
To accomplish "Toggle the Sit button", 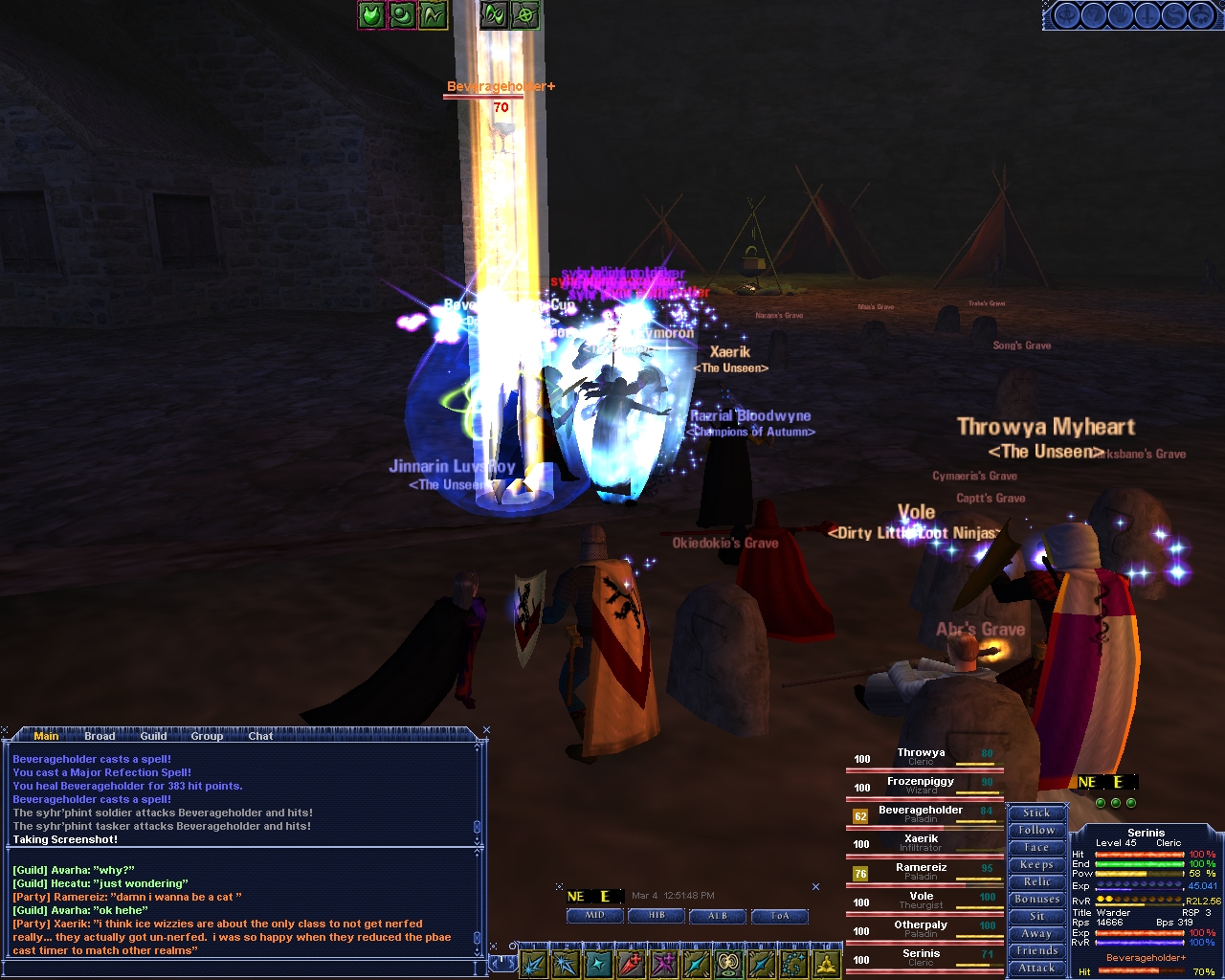I will coord(1036,916).
